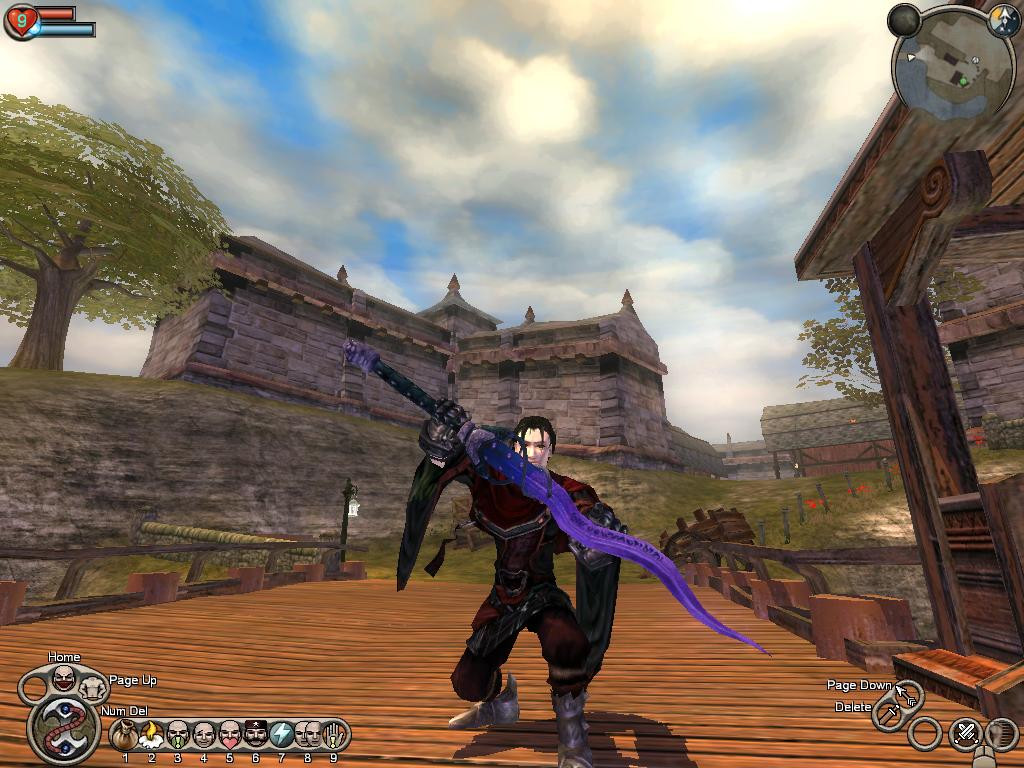Pick the green-bearded face expression
Viewport: 1024px width, 768px height.
(x=178, y=736)
